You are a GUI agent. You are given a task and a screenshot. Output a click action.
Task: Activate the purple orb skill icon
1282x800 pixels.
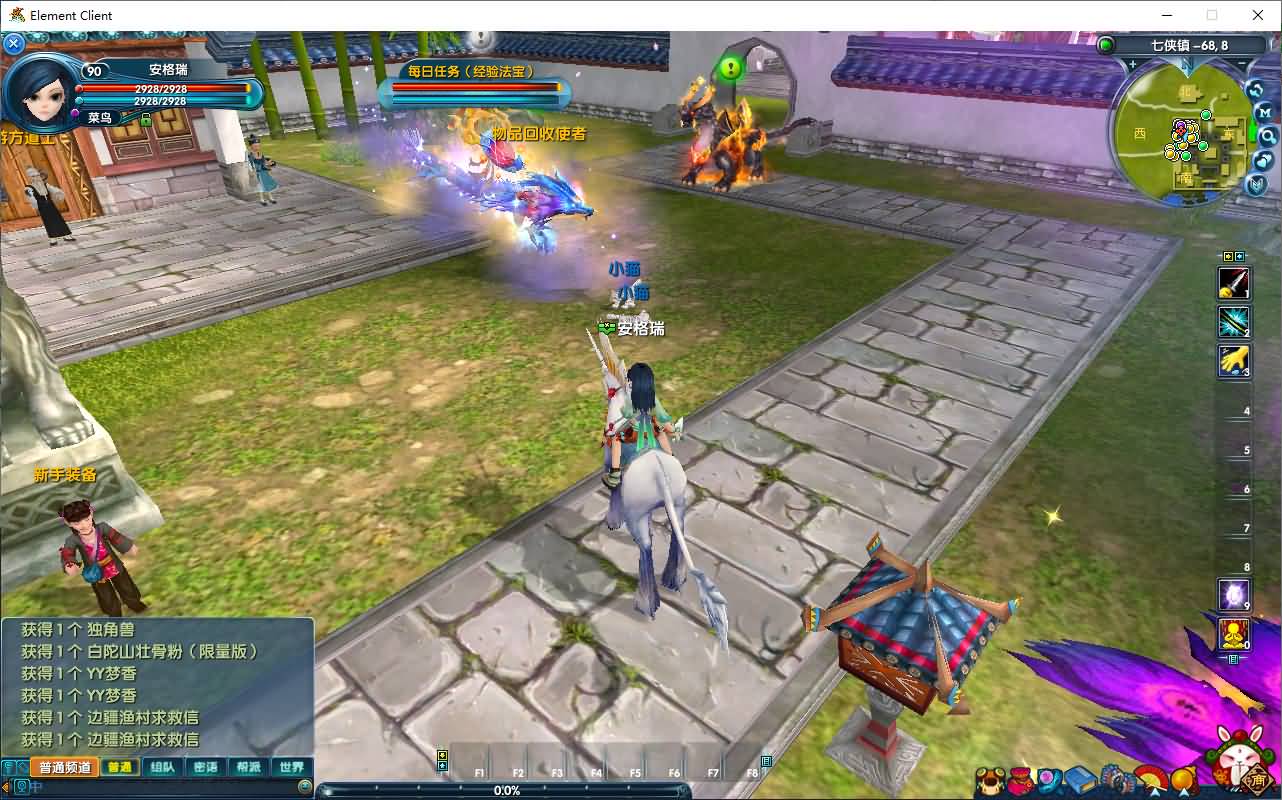pos(1234,595)
